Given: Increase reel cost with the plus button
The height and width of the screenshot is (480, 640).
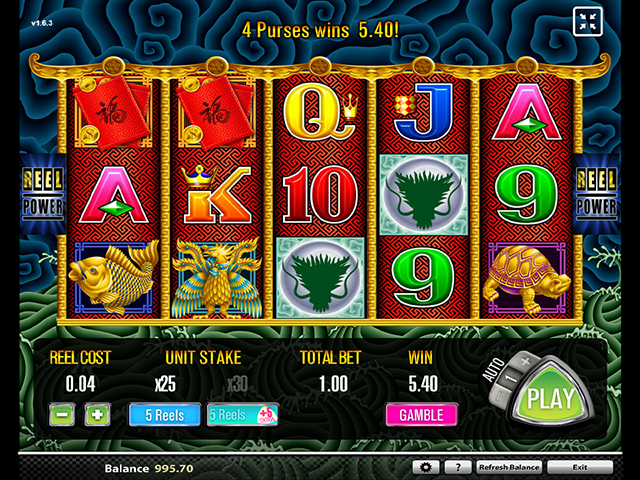Looking at the screenshot, I should click(x=96, y=414).
